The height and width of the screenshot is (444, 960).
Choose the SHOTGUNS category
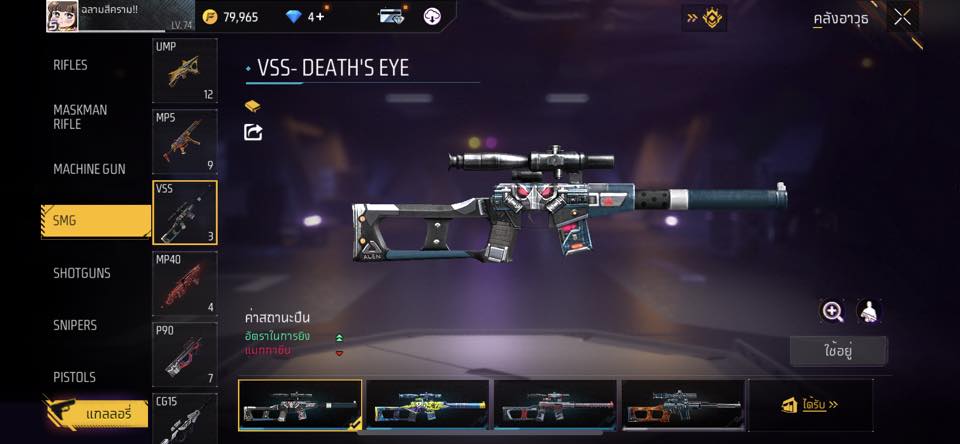(x=82, y=273)
